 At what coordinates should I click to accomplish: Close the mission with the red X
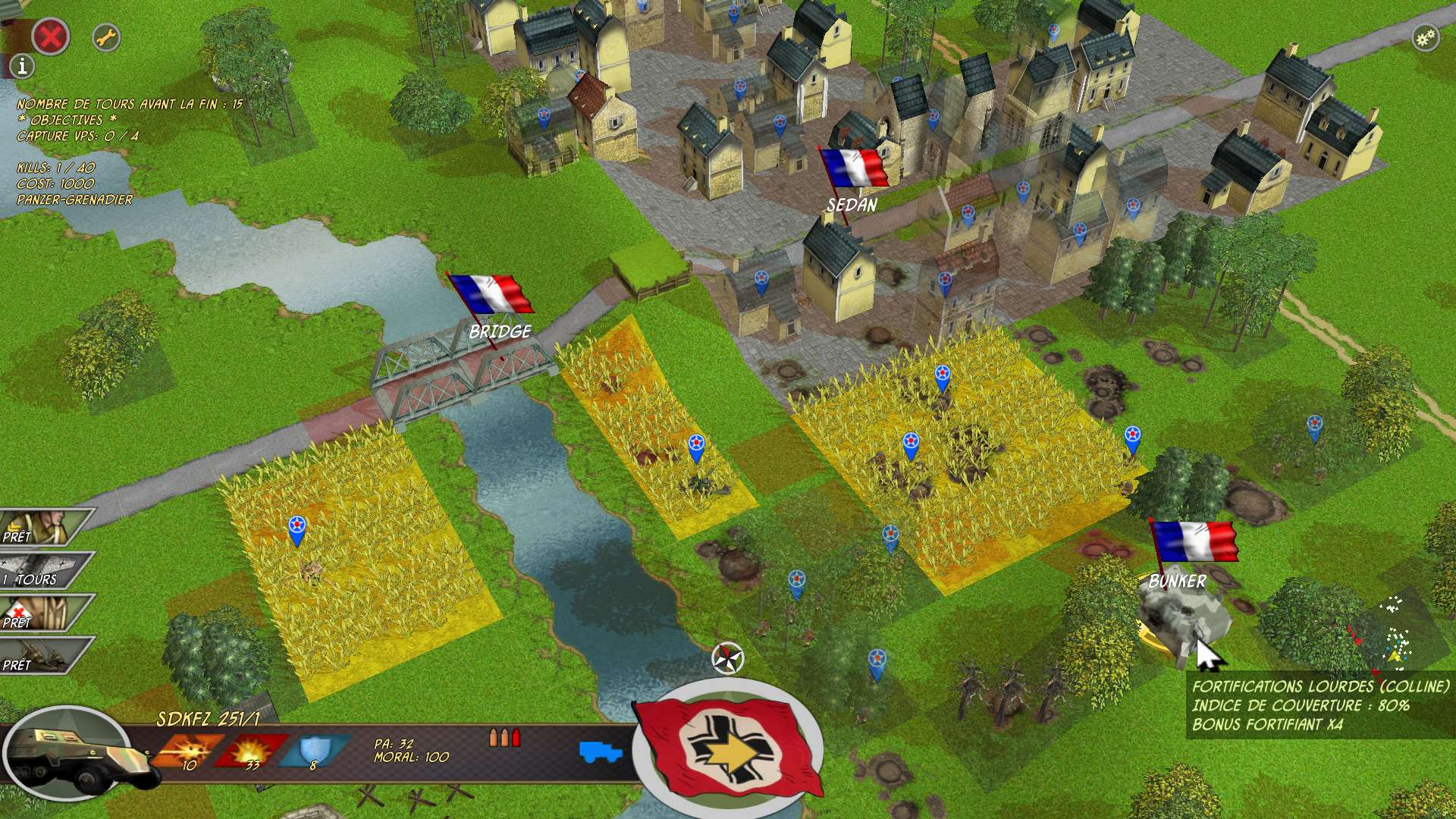point(50,36)
